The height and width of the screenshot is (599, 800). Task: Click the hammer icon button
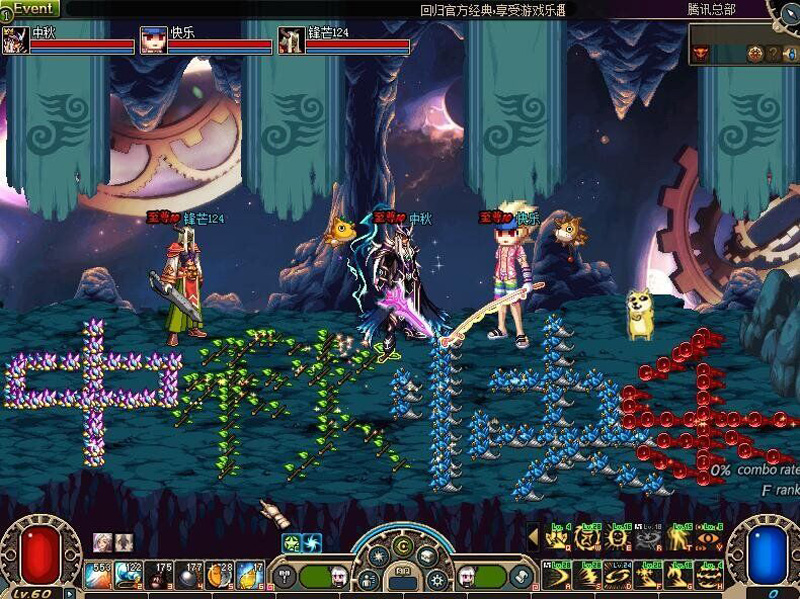[x=284, y=577]
